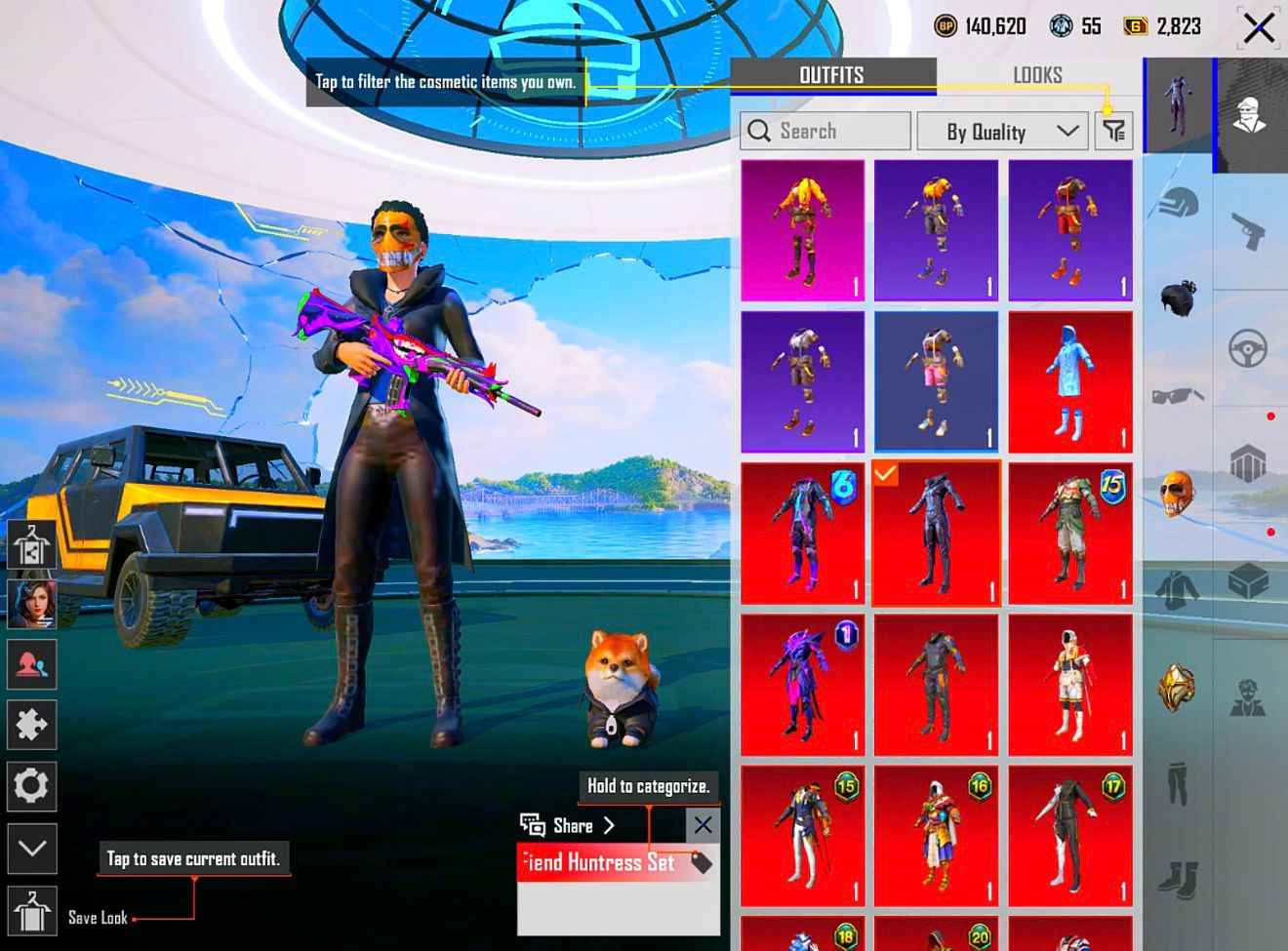Switch to the LOOKS tab

1037,75
